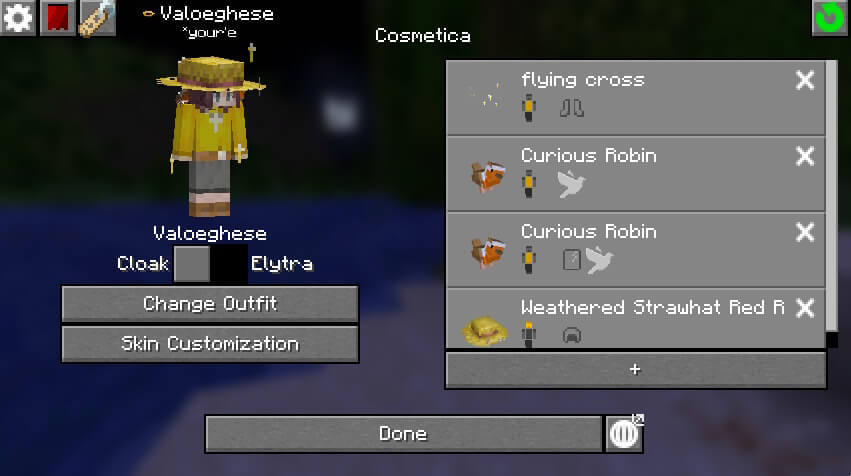Screen dimensions: 851x476
Task: Remove the Weathered Strawhat cosmetic
Action: [805, 308]
